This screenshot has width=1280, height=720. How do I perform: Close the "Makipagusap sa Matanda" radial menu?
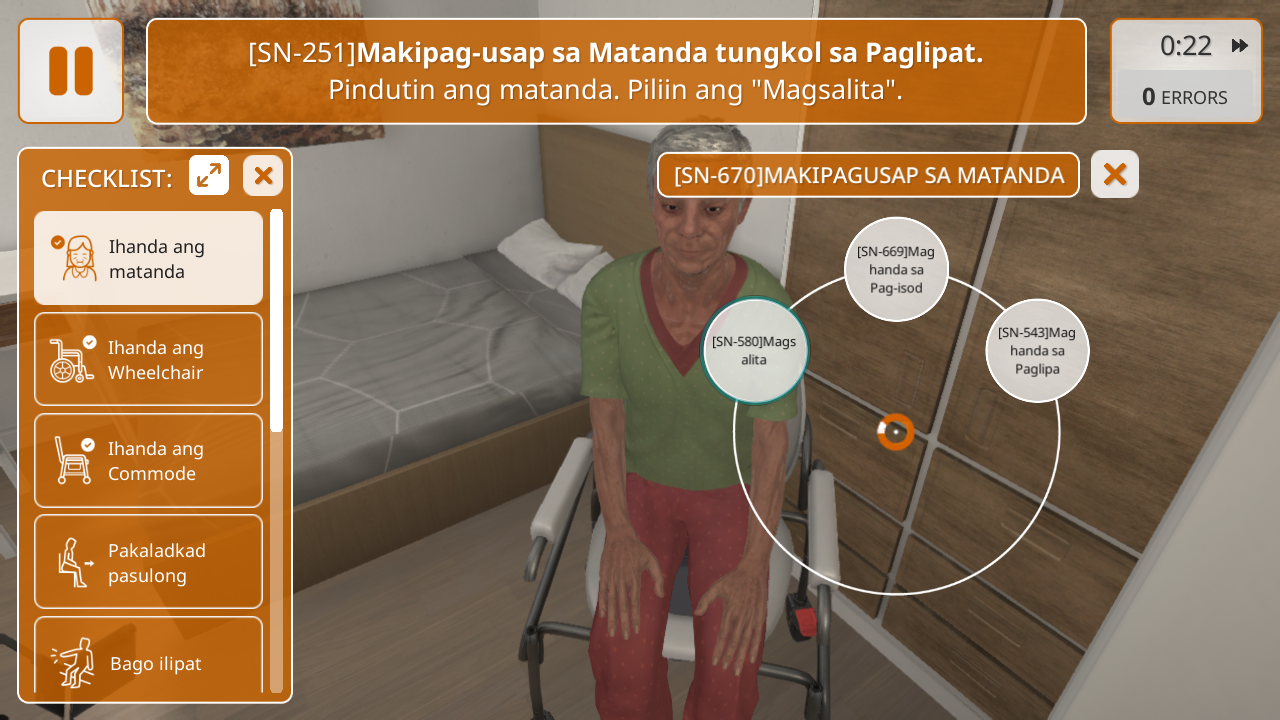tap(1115, 175)
